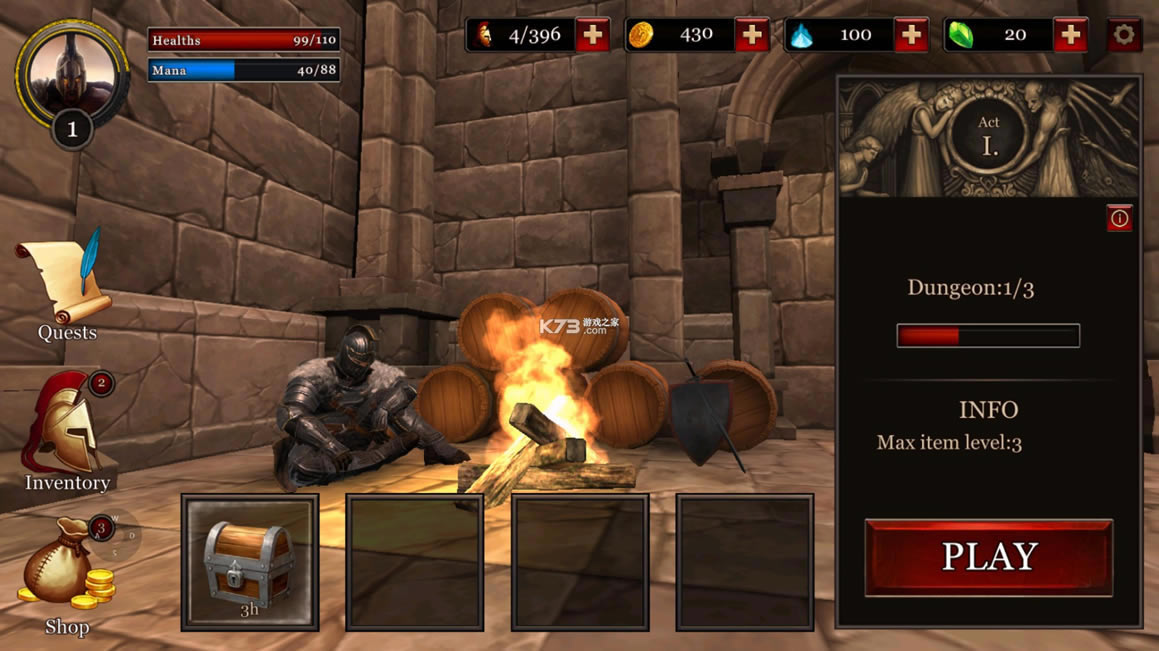Add blue crystals with the plus button
The width and height of the screenshot is (1159, 651).
(x=910, y=35)
